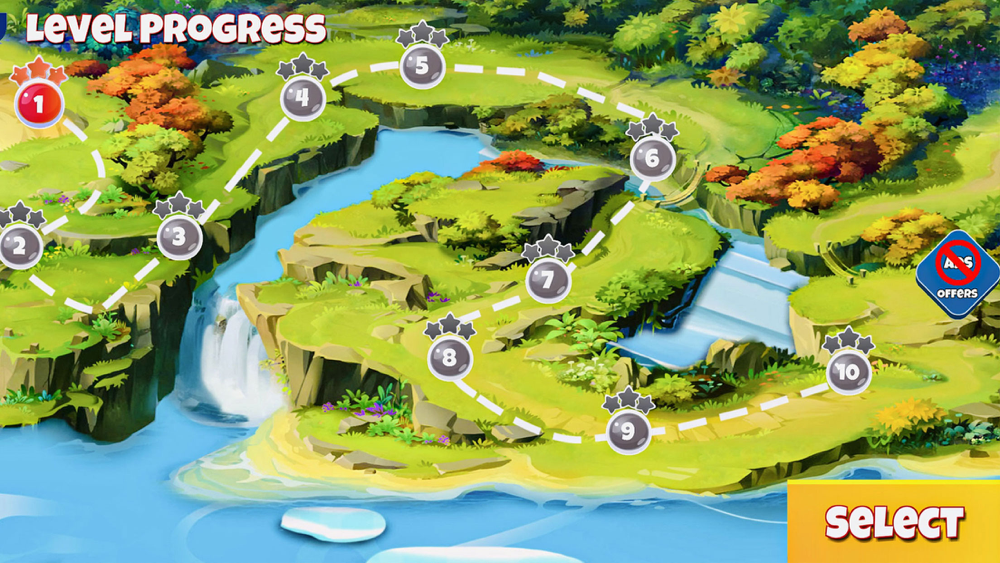Select level 1 node
The height and width of the screenshot is (563, 1000).
(x=39, y=102)
